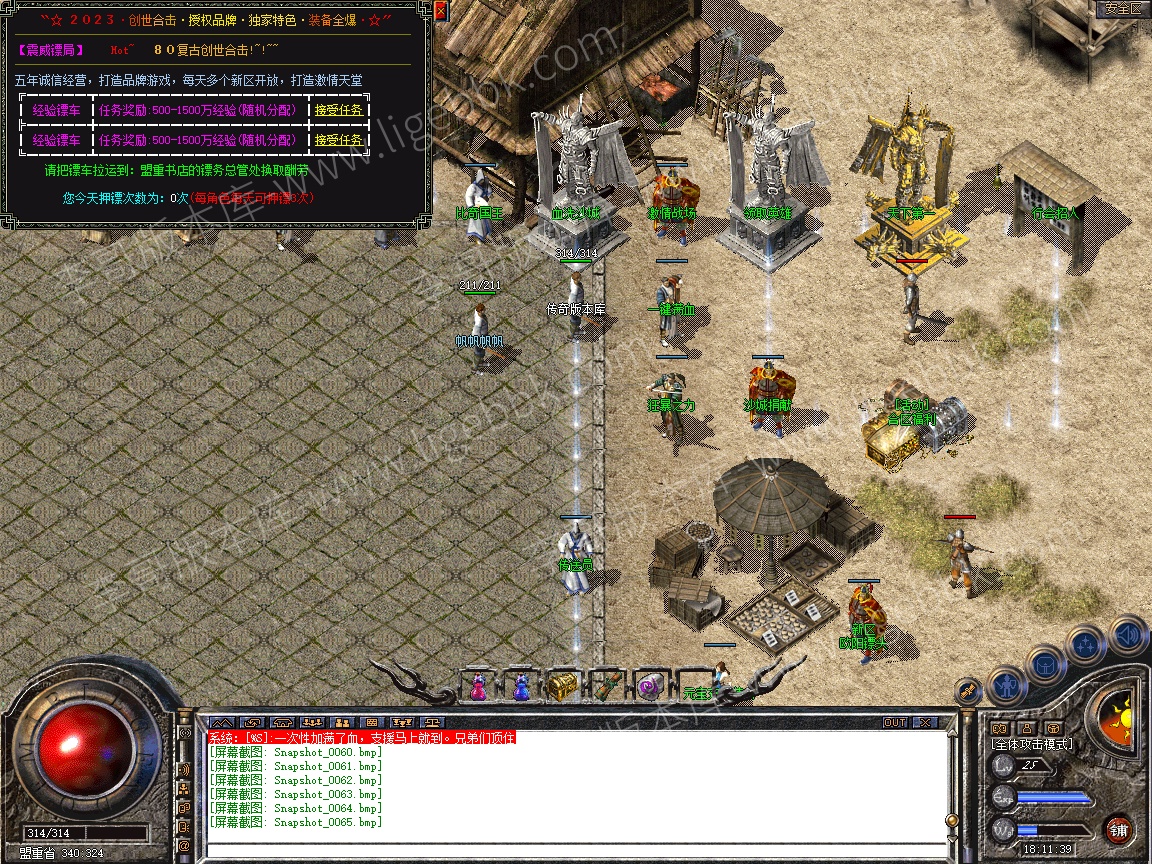The image size is (1152, 864).
Task: Accept the second 经验镖车 escort task
Action: pyautogui.click(x=339, y=140)
